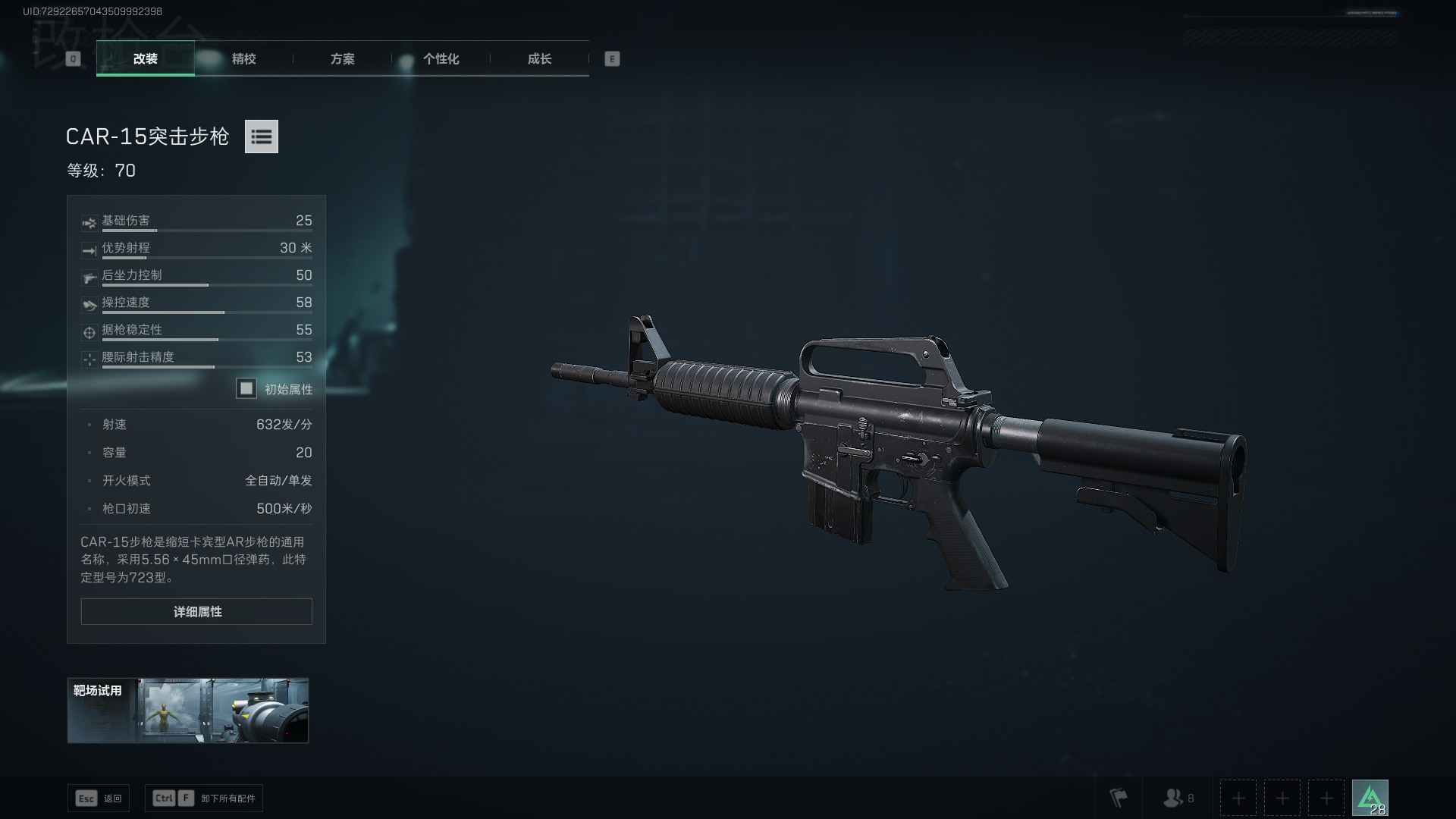Open 详细属性 detailed stats

coord(196,611)
